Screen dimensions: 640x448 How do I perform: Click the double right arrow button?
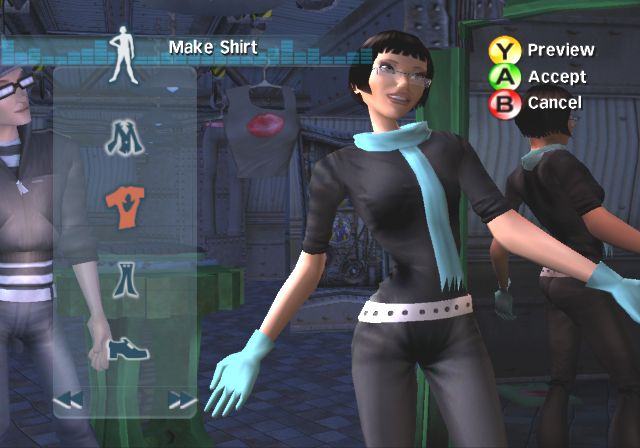coord(182,400)
